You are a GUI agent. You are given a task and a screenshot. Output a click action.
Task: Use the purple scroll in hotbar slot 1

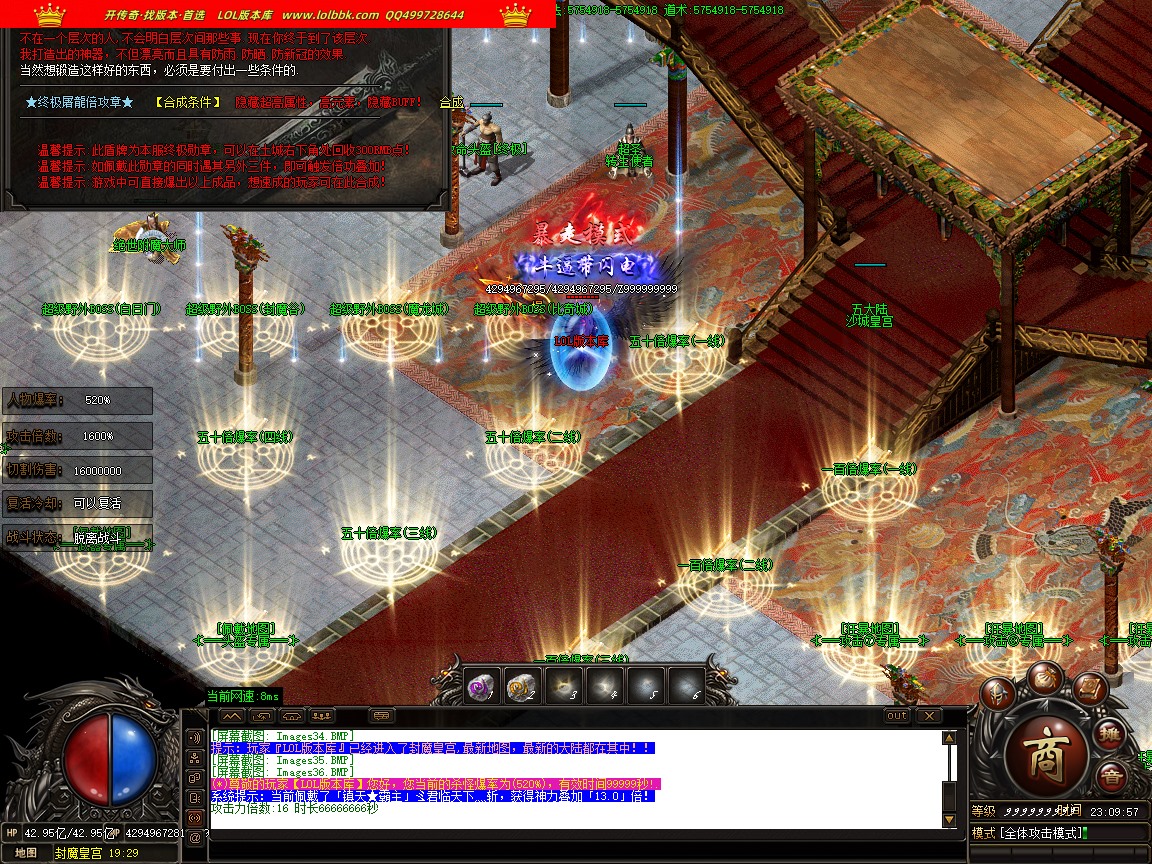coord(482,686)
